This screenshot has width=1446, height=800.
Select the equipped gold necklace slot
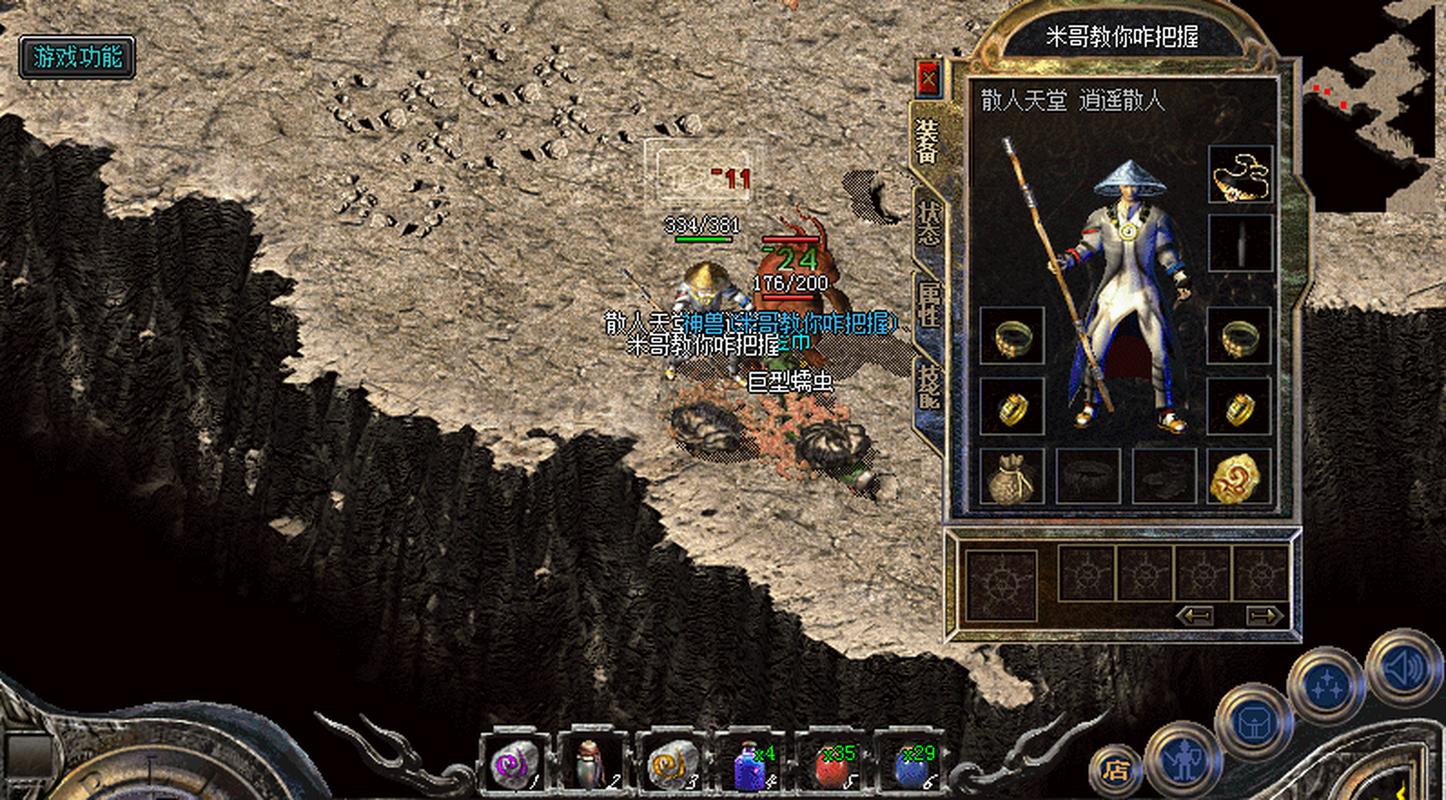[x=1240, y=175]
